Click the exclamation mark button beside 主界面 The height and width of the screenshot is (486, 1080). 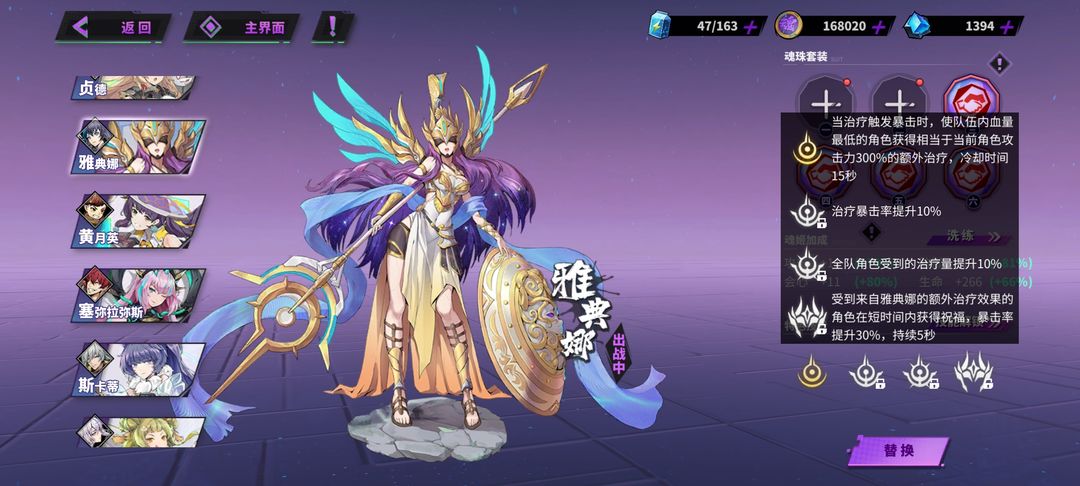point(332,27)
